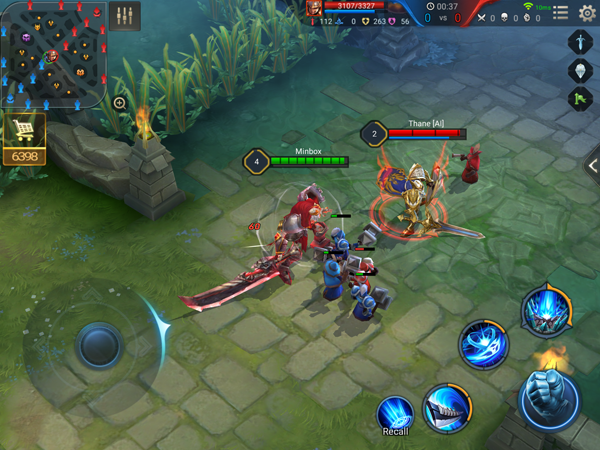This screenshot has width=600, height=450.
Task: Send the shield defend signal
Action: tap(581, 71)
